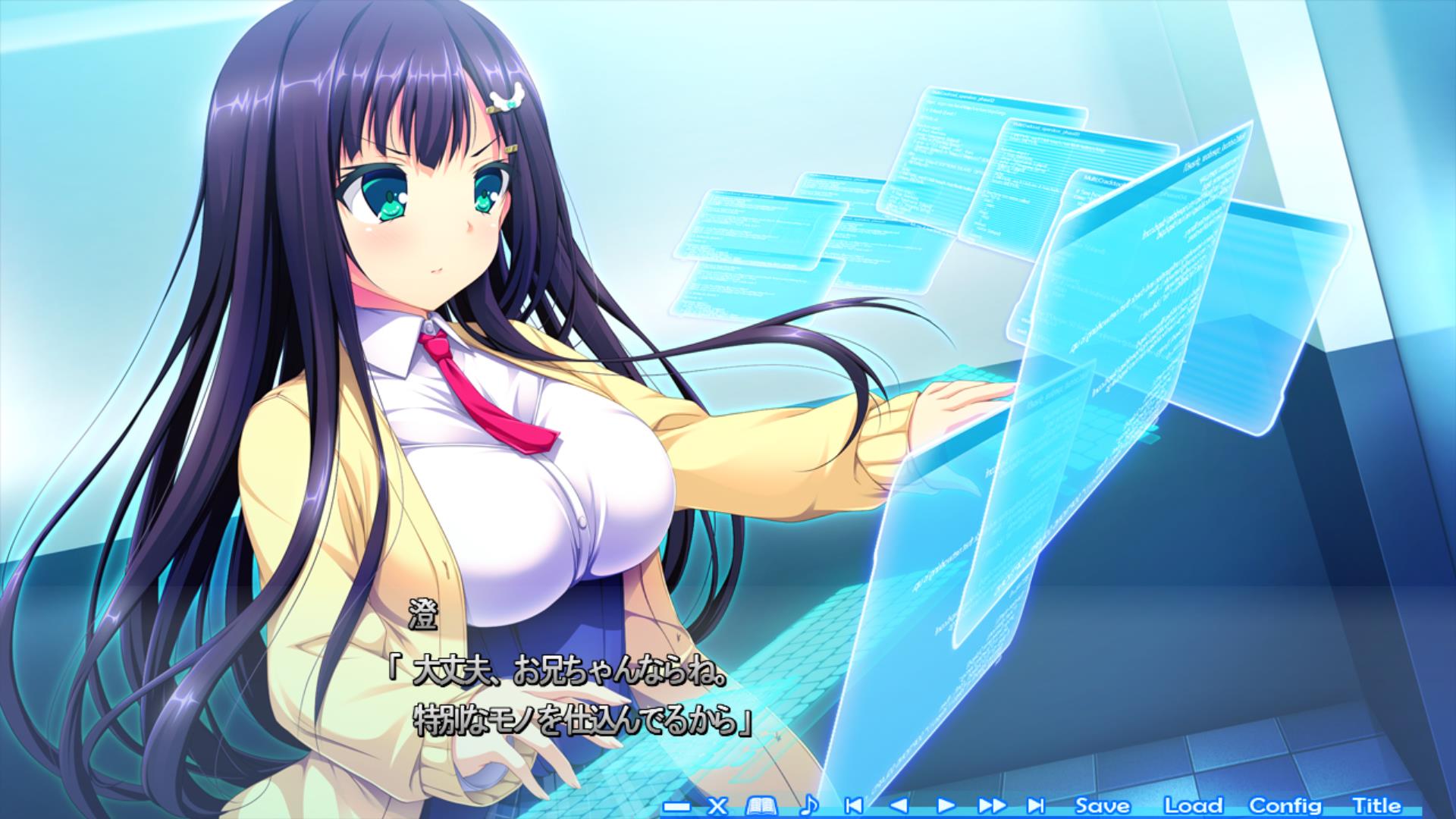Open the Load menu
Viewport: 1456px width, 819px height.
pos(1193,805)
